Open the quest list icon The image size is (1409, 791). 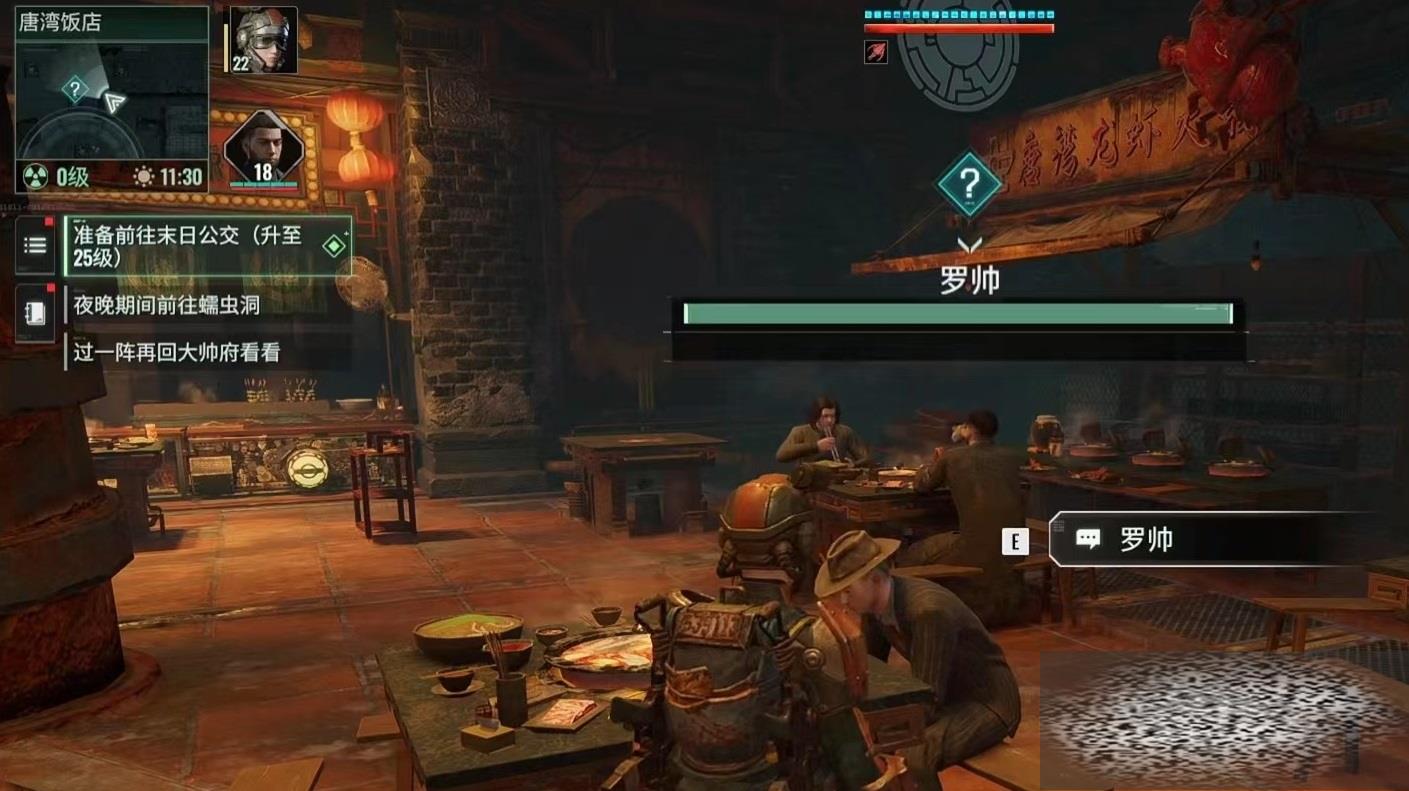35,245
